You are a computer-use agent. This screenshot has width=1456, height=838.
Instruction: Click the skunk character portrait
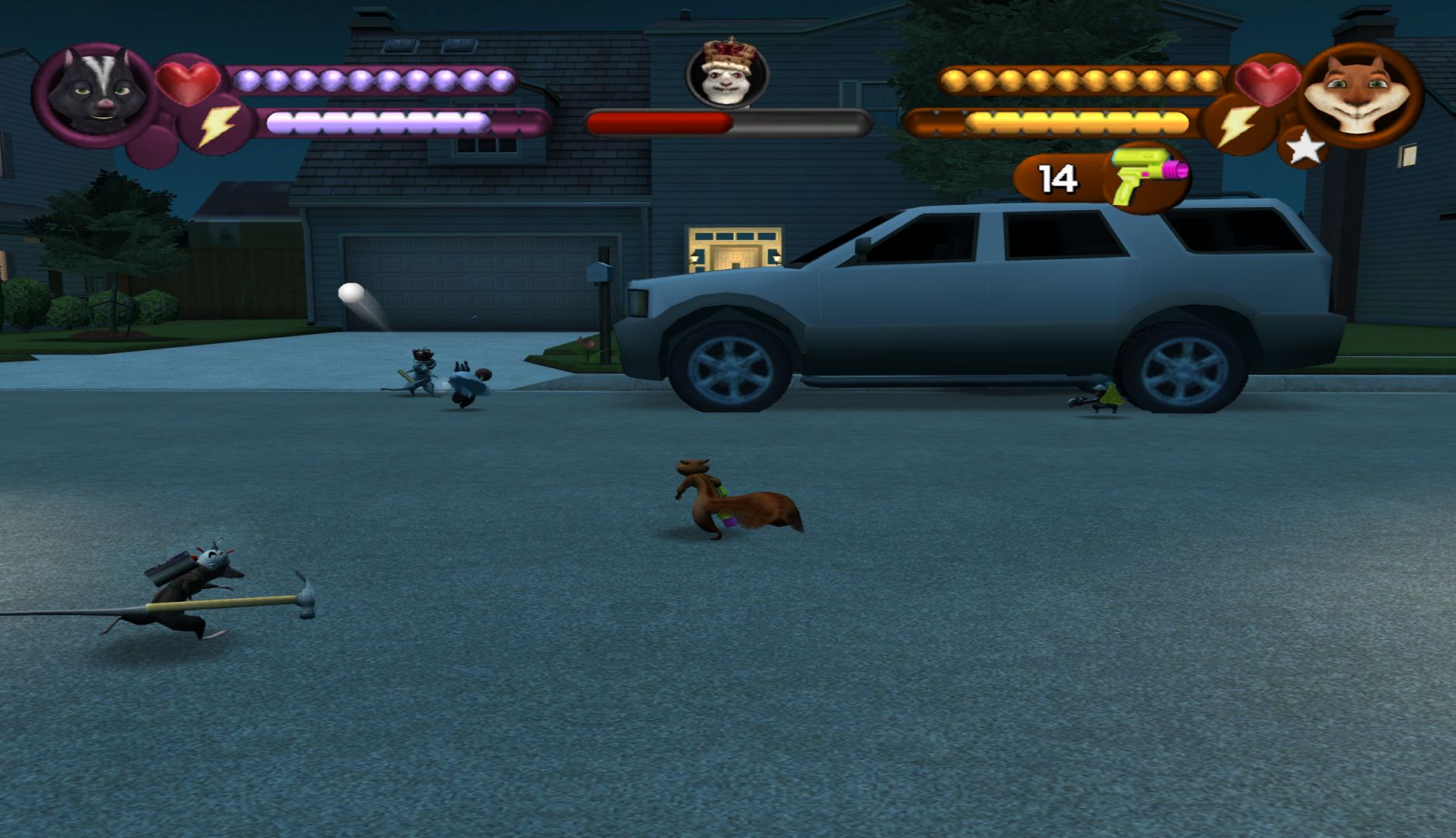[x=93, y=95]
